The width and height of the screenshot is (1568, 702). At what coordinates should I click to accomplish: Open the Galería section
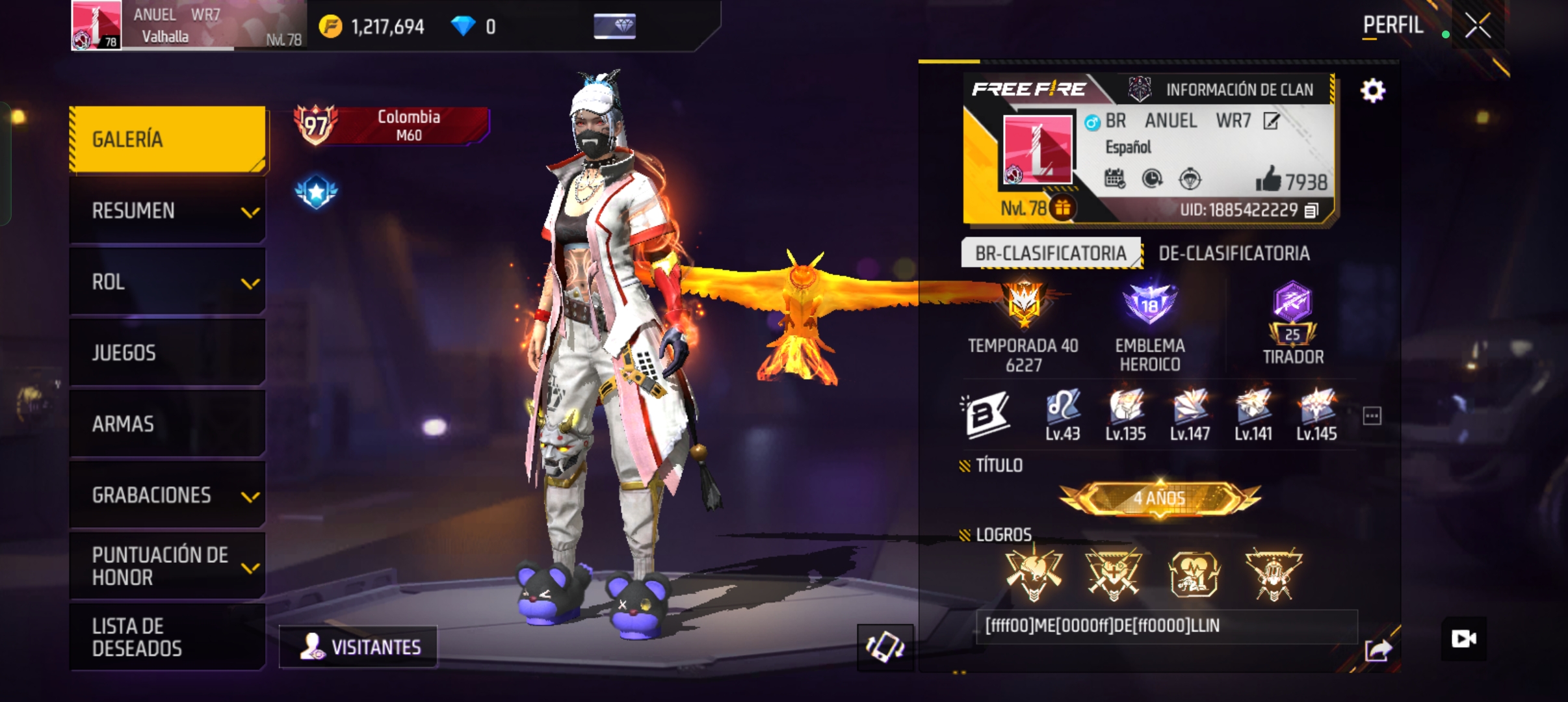[167, 139]
